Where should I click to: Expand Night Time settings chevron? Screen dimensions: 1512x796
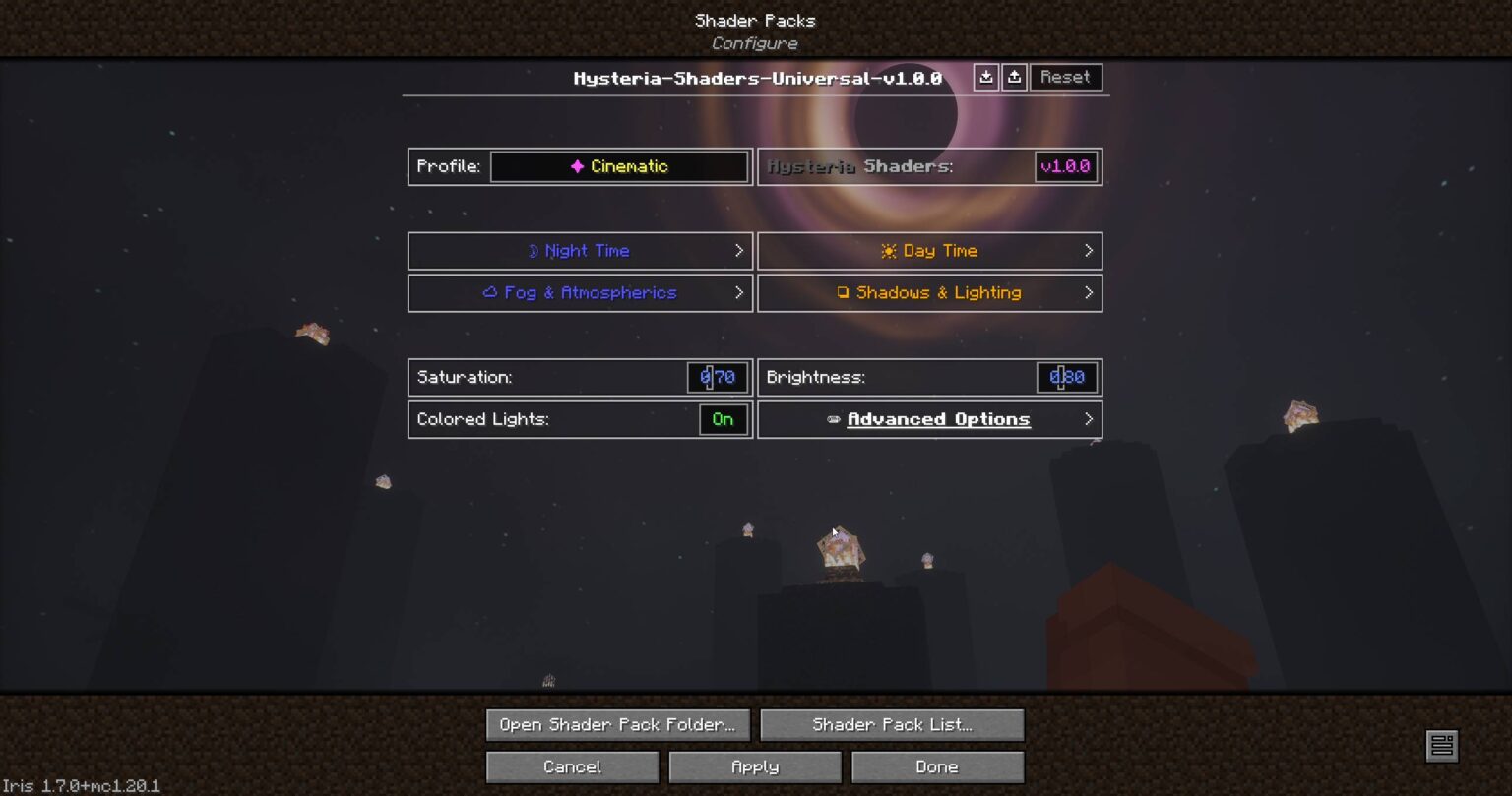[x=740, y=251]
